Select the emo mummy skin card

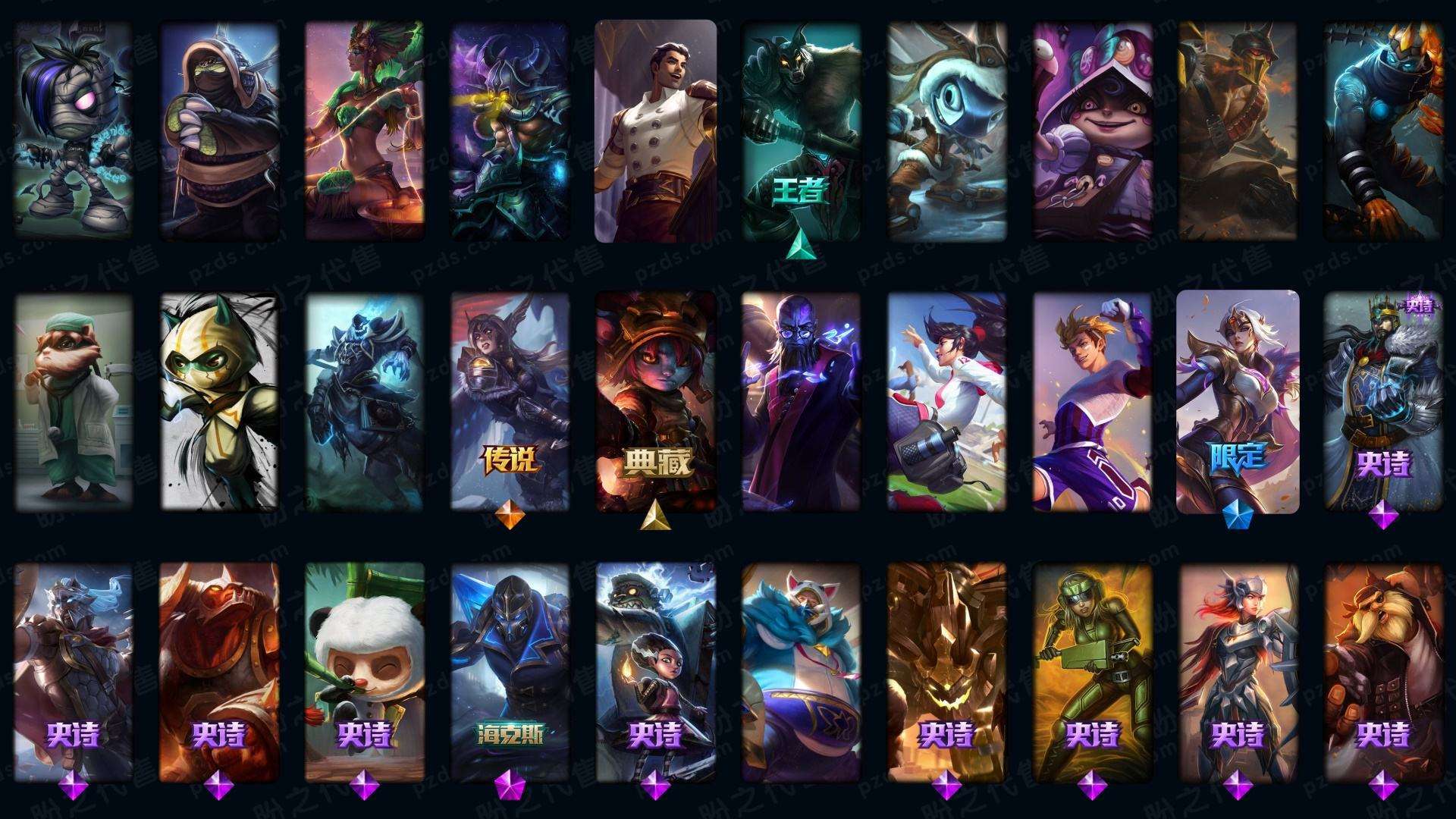tap(73, 130)
